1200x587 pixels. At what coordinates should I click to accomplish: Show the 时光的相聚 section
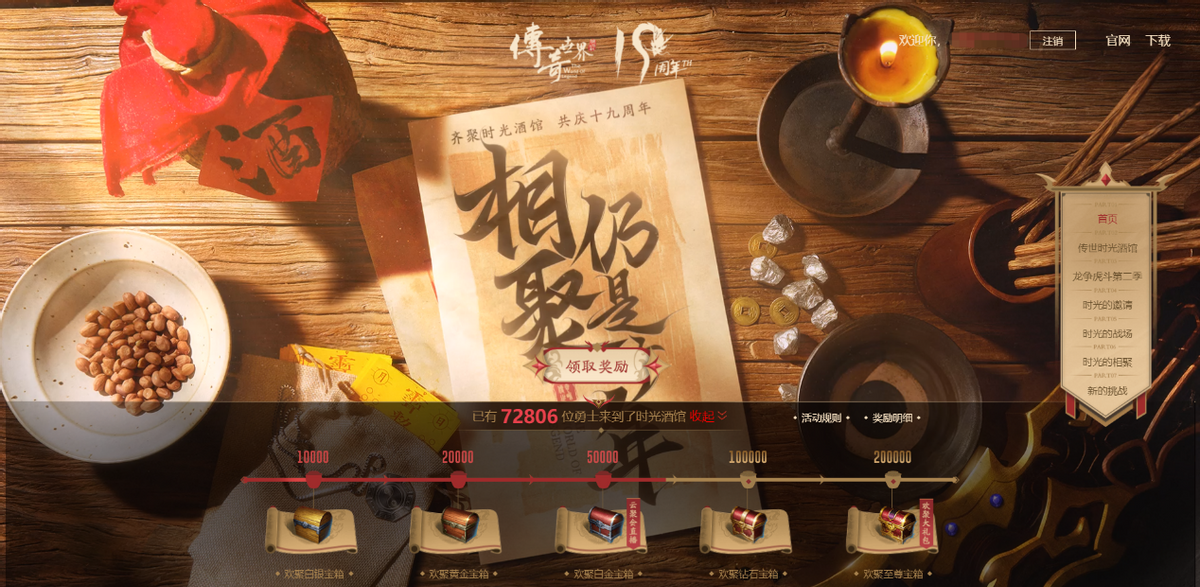[1107, 362]
